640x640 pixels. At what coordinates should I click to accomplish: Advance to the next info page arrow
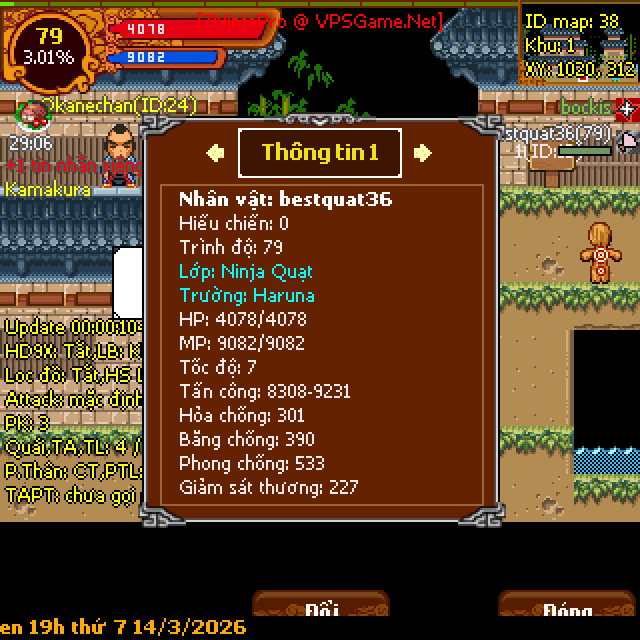[x=423, y=152]
